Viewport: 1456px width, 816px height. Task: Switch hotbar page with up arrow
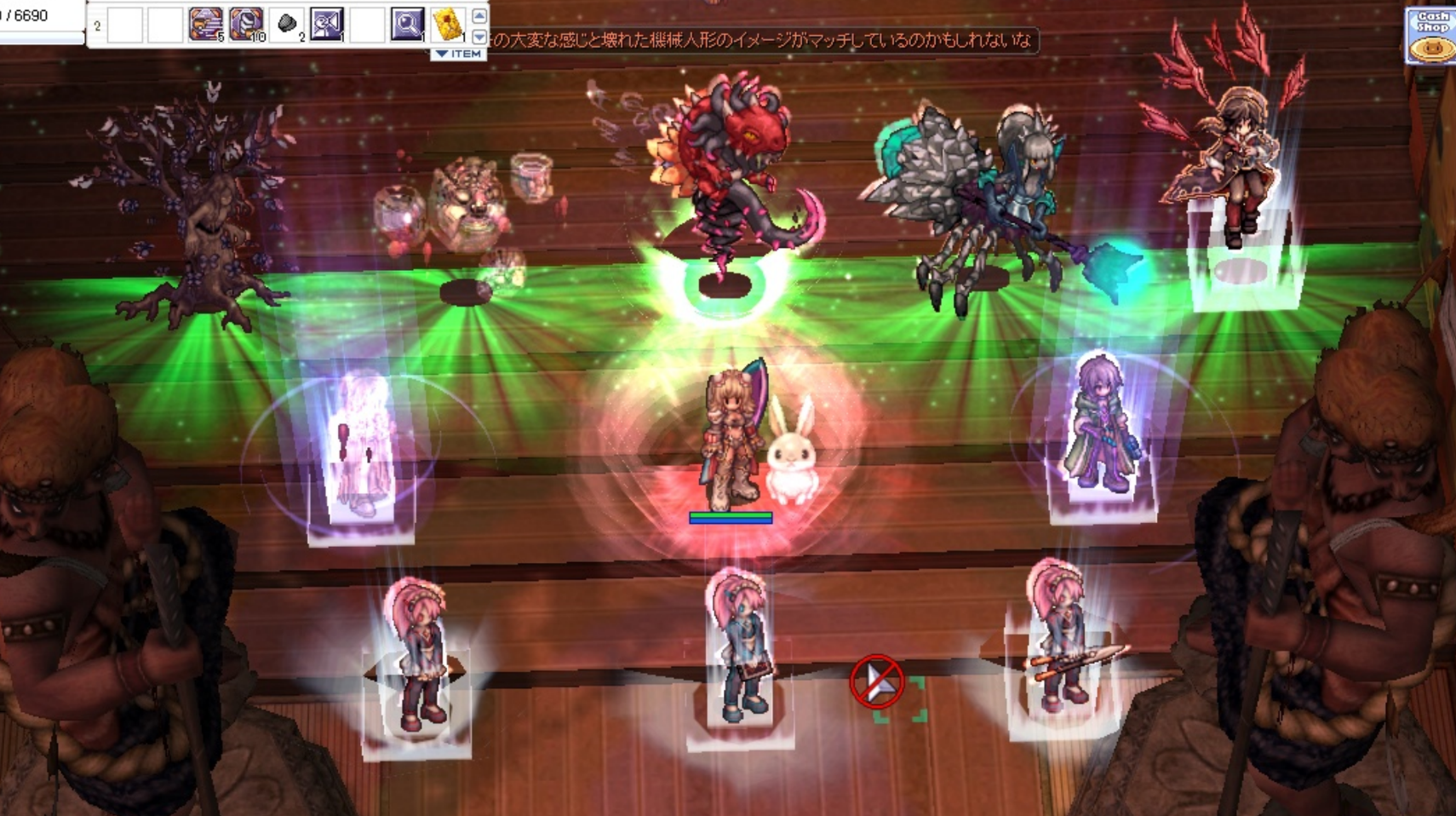[479, 15]
